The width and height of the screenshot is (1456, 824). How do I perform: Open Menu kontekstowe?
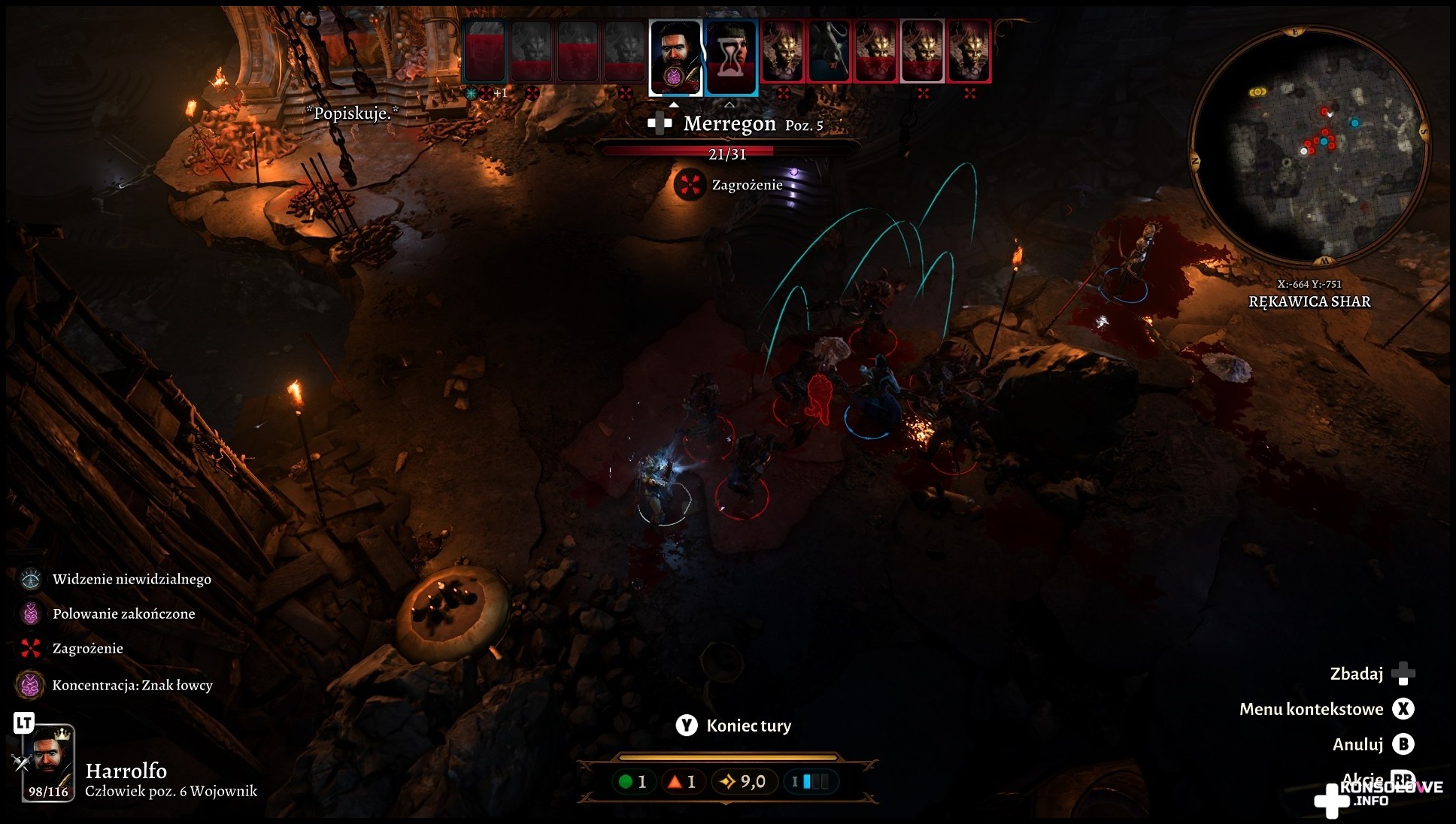point(1403,709)
